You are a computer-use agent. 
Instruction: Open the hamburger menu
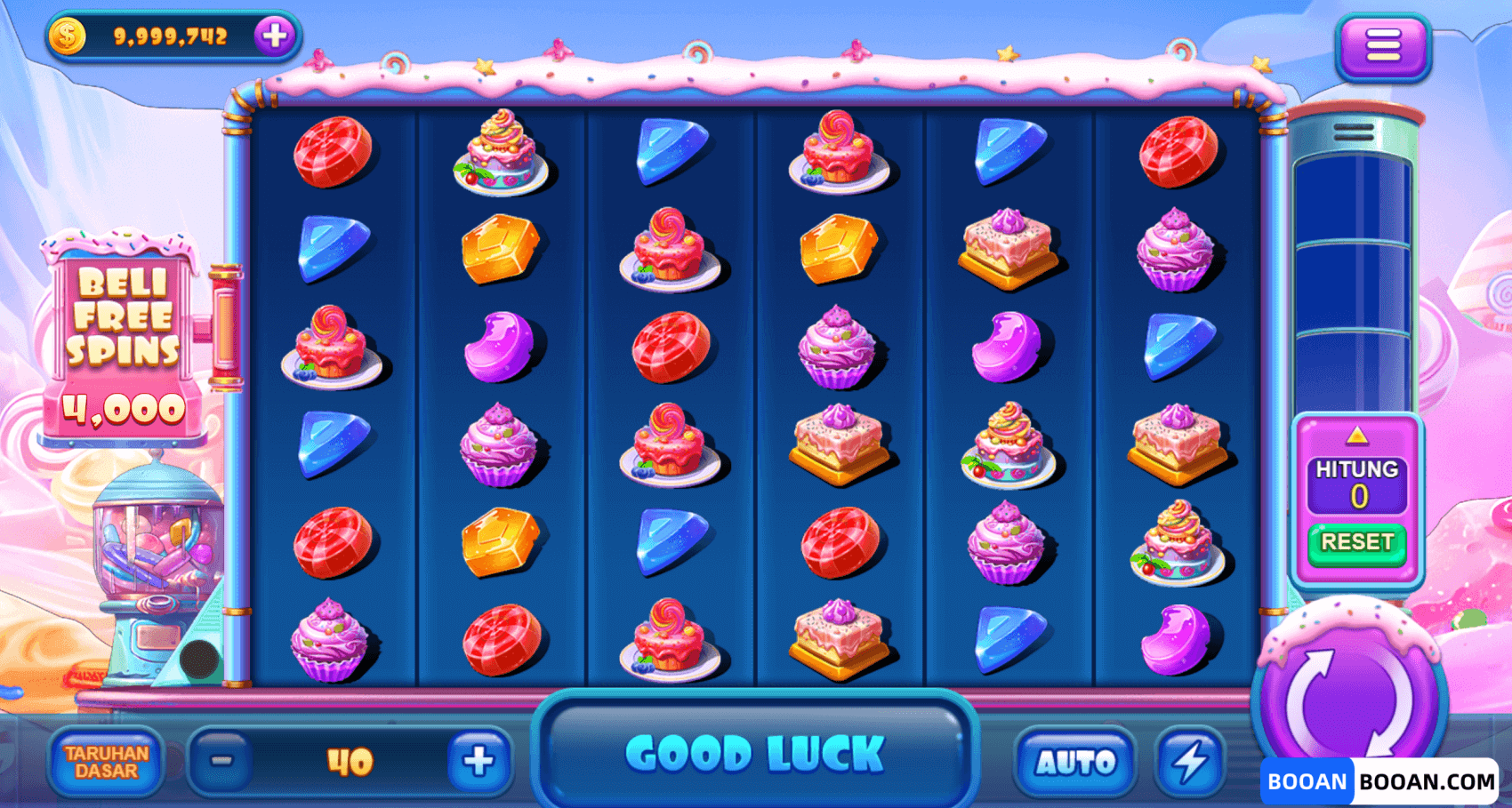coord(1383,45)
